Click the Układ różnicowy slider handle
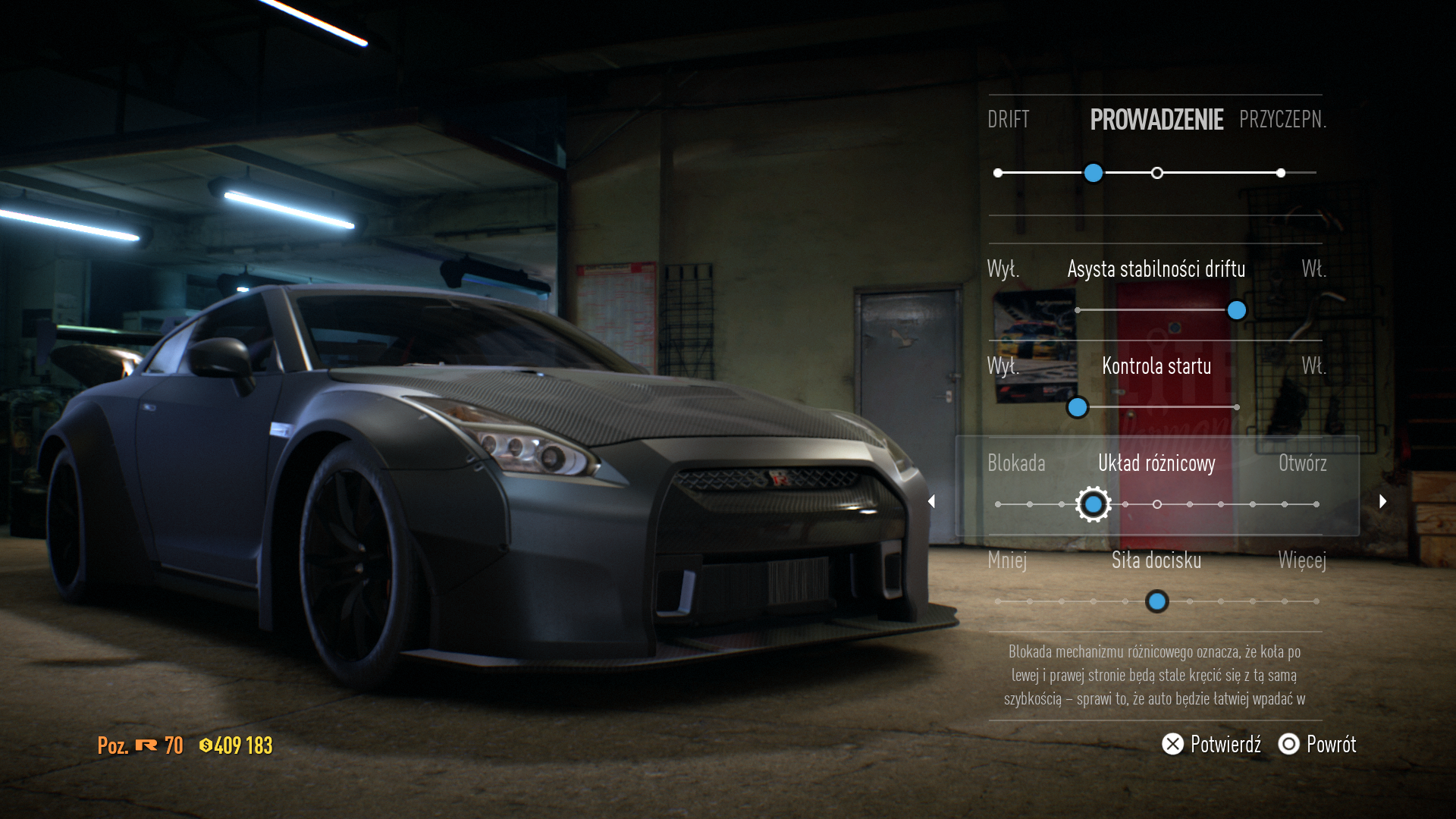The width and height of the screenshot is (1456, 819). 1093,504
